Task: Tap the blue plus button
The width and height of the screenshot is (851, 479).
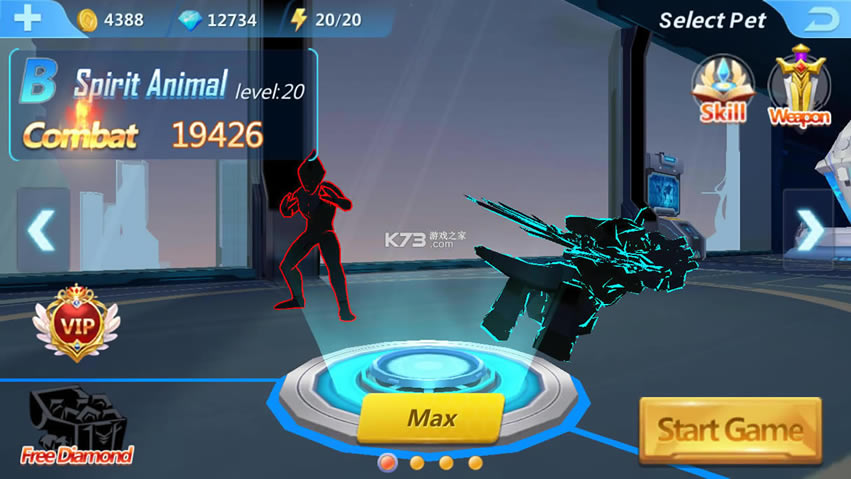Action: [x=26, y=18]
